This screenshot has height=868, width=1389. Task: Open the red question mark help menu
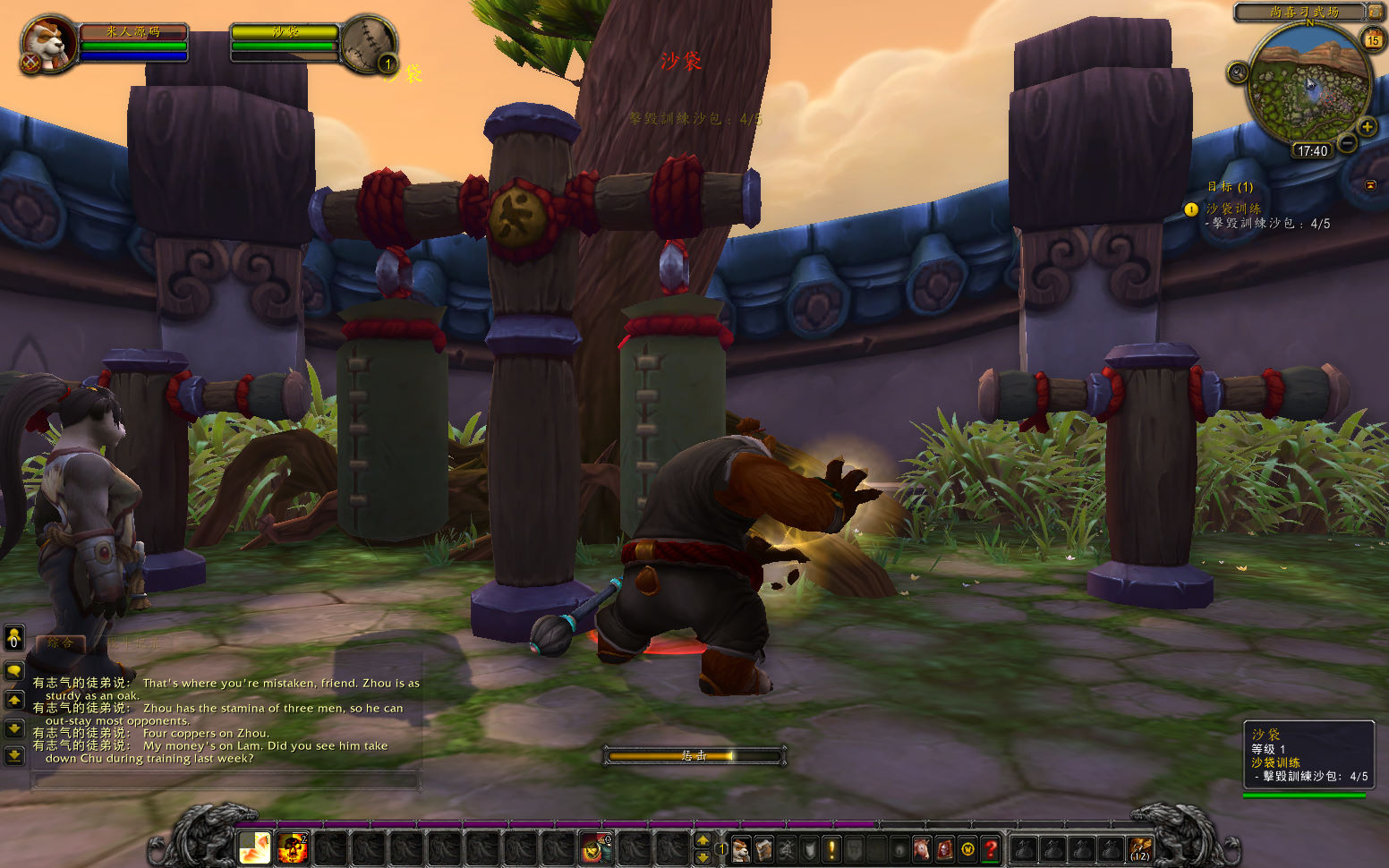pyautogui.click(x=990, y=848)
